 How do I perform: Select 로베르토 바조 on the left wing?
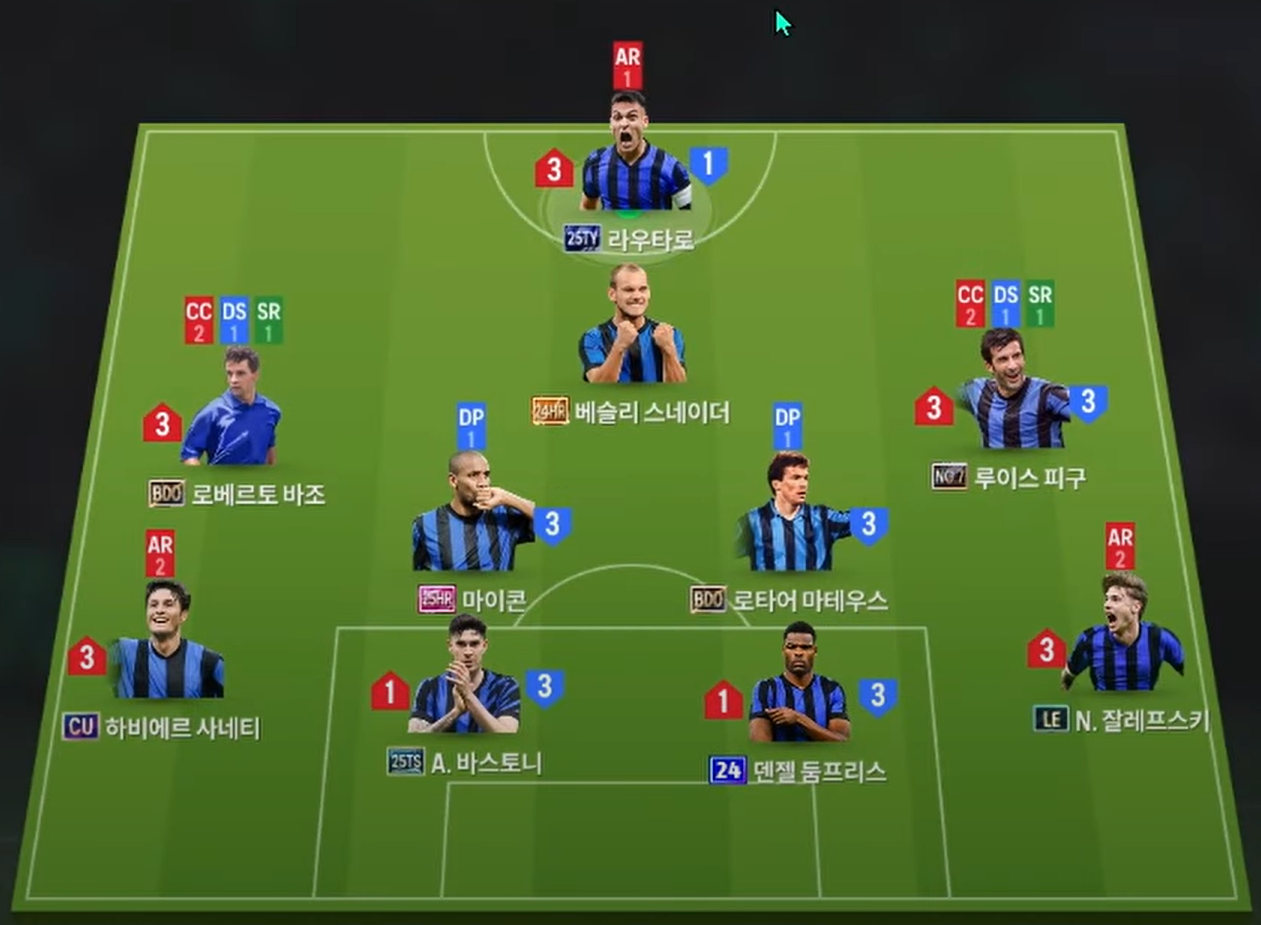tap(232, 412)
